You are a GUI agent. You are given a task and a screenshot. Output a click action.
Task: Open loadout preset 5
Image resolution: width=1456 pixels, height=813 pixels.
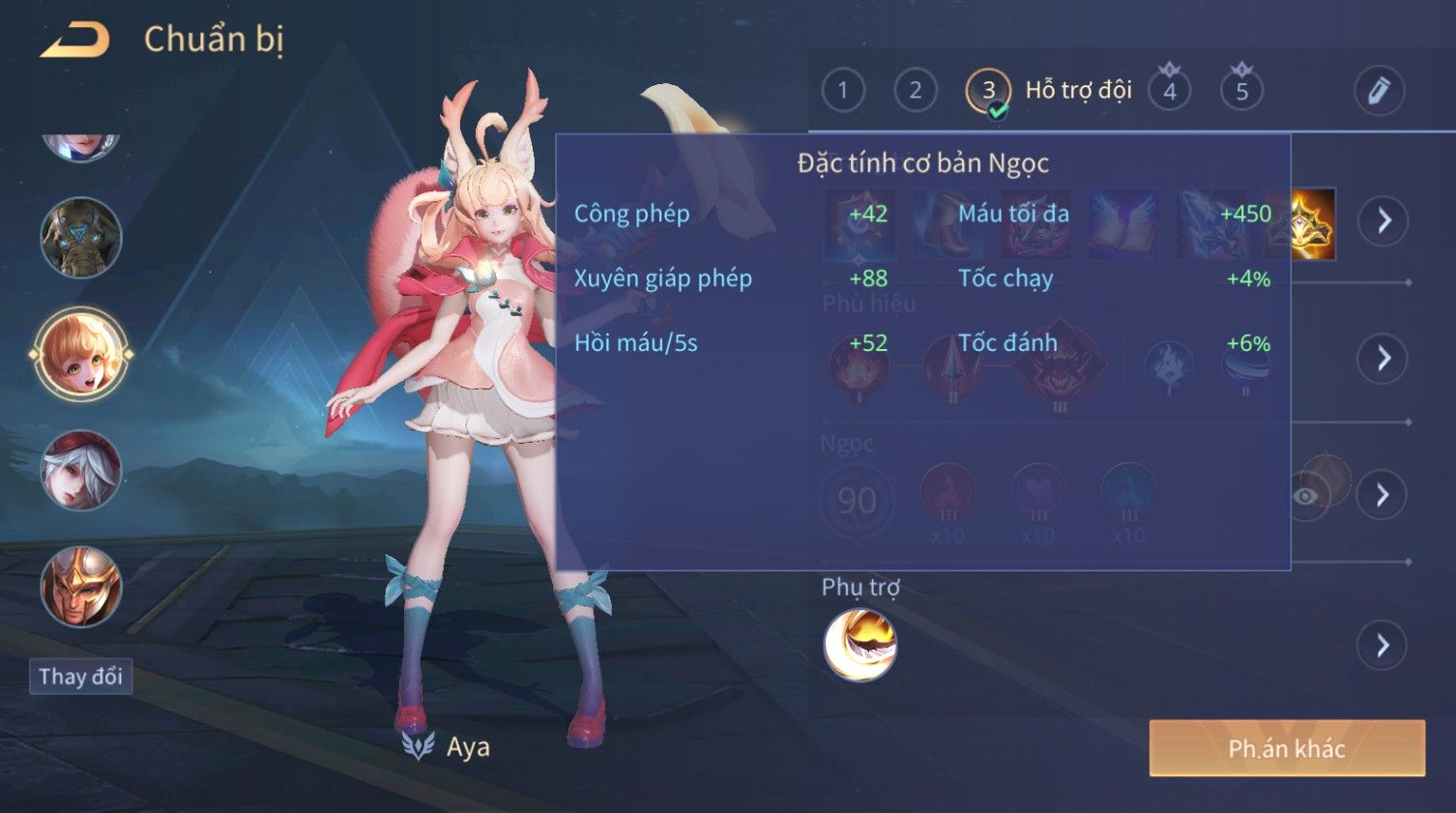[x=1242, y=91]
